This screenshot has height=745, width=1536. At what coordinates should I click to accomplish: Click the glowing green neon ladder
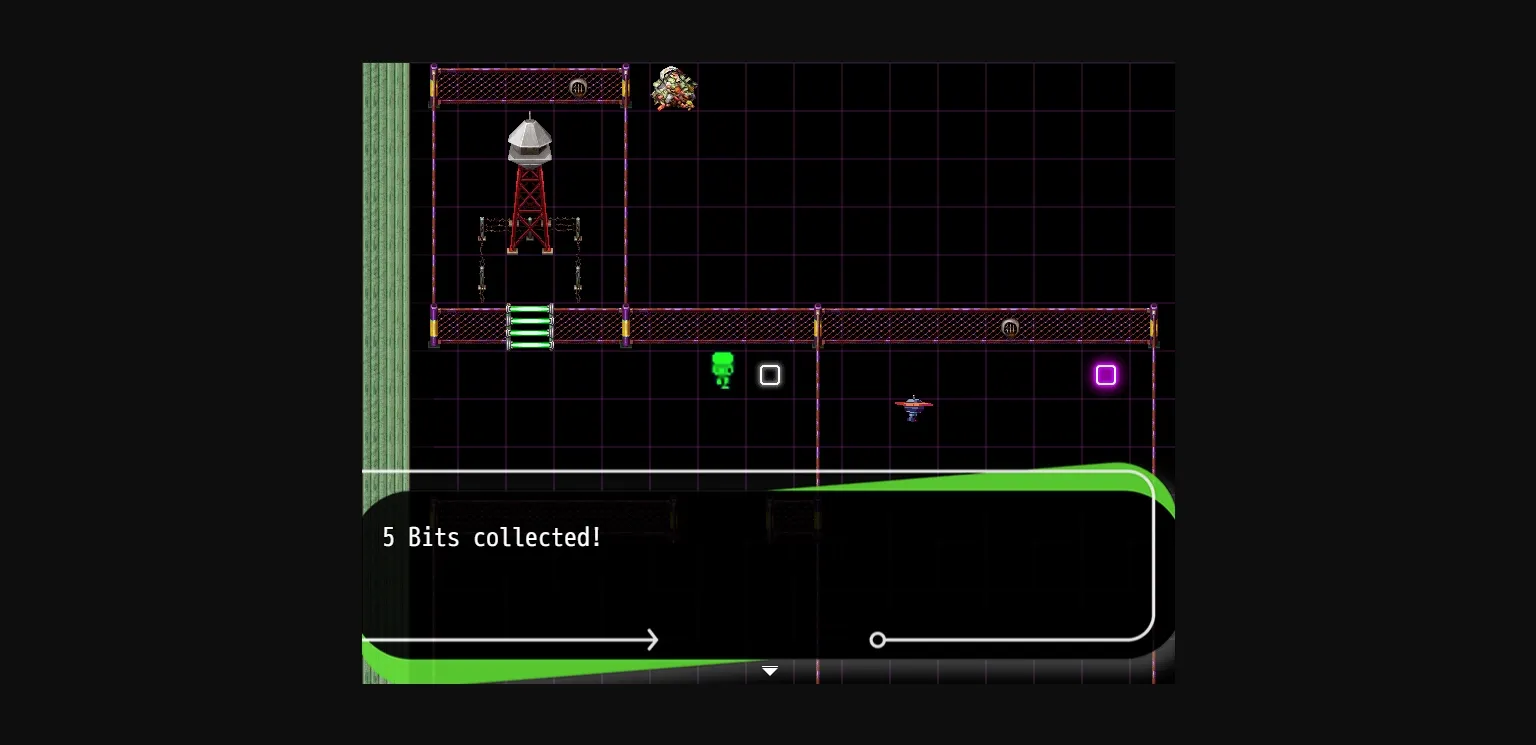(528, 327)
